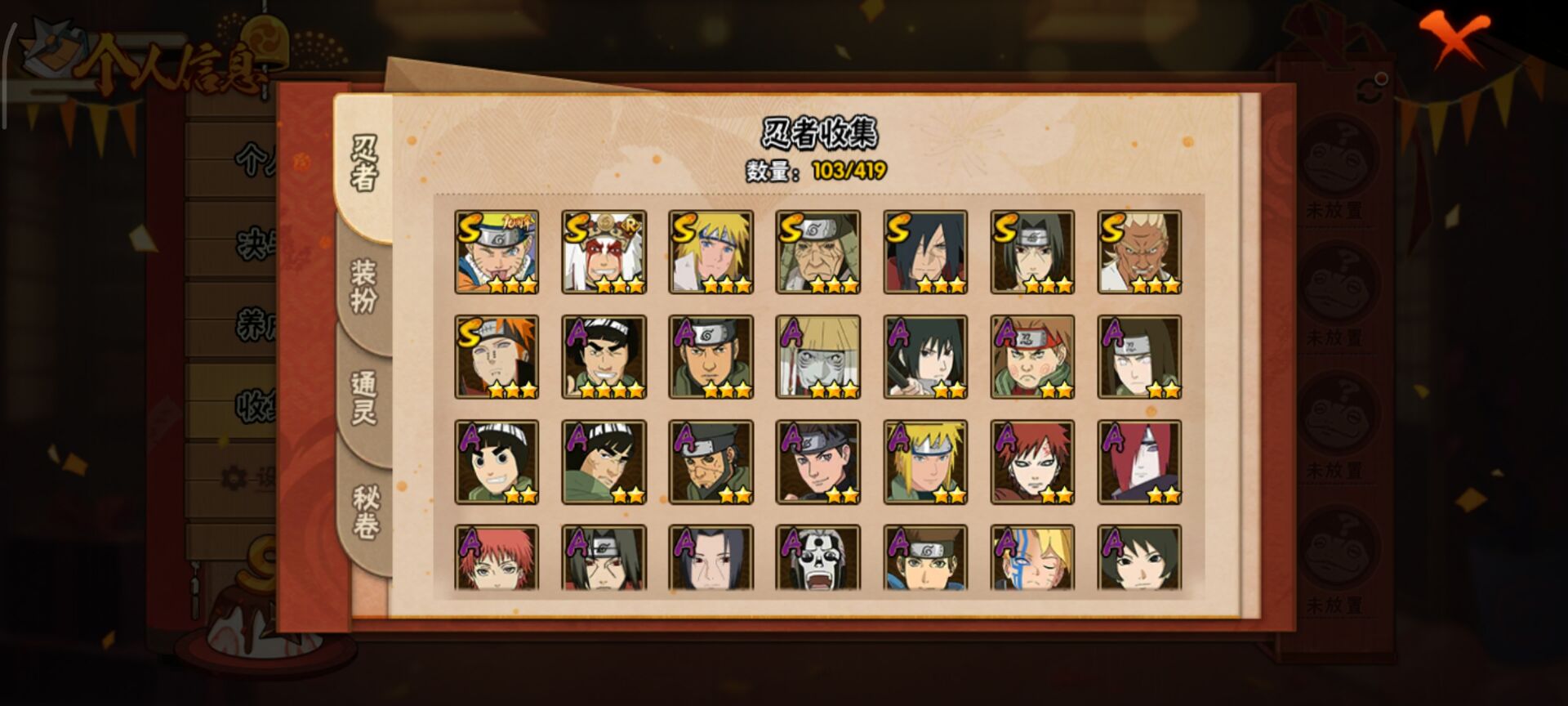Select the 通灵 tab
Screen dimensions: 1568x706
364,398
